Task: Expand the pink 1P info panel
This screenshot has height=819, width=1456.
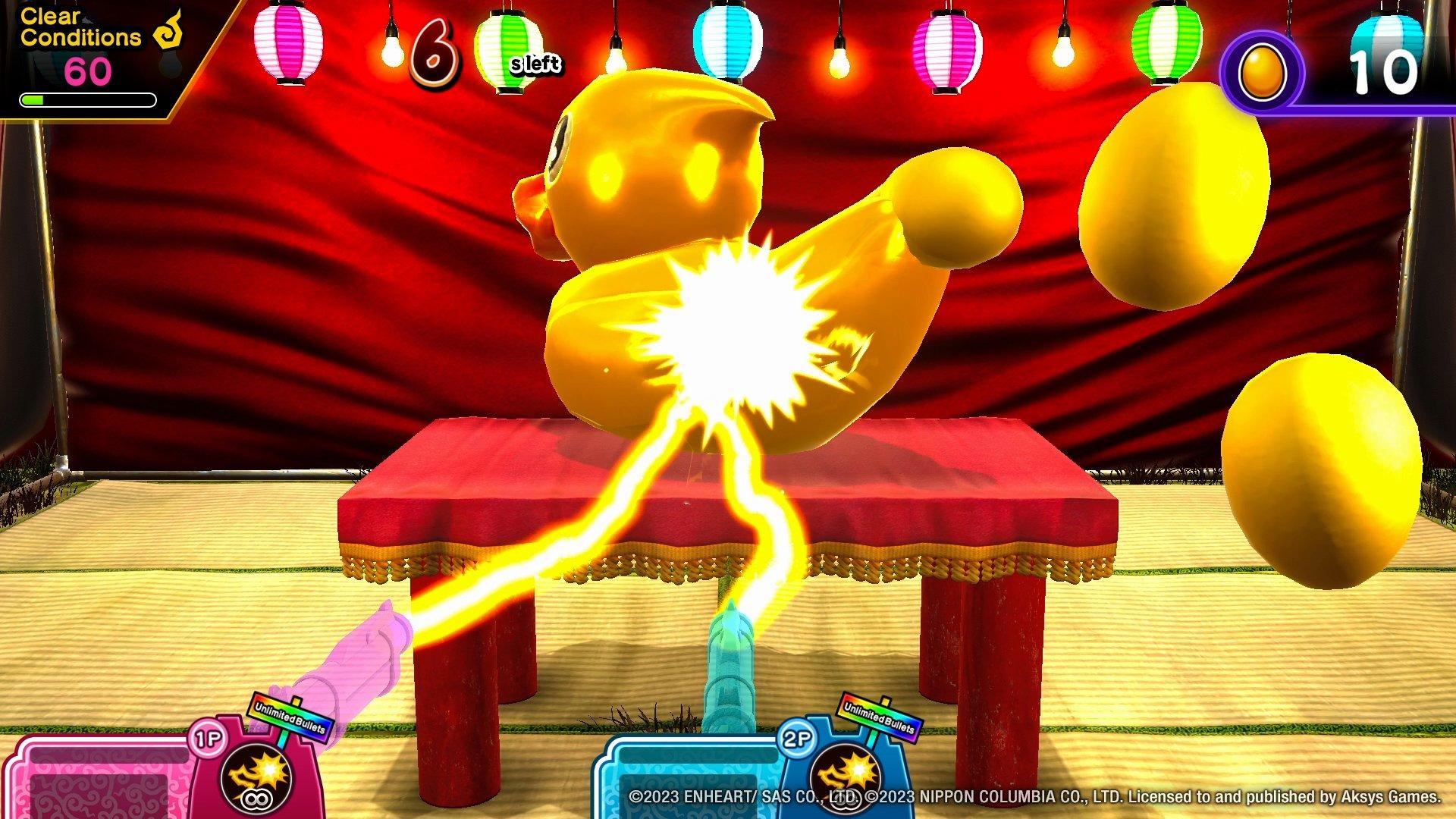Action: click(x=99, y=781)
